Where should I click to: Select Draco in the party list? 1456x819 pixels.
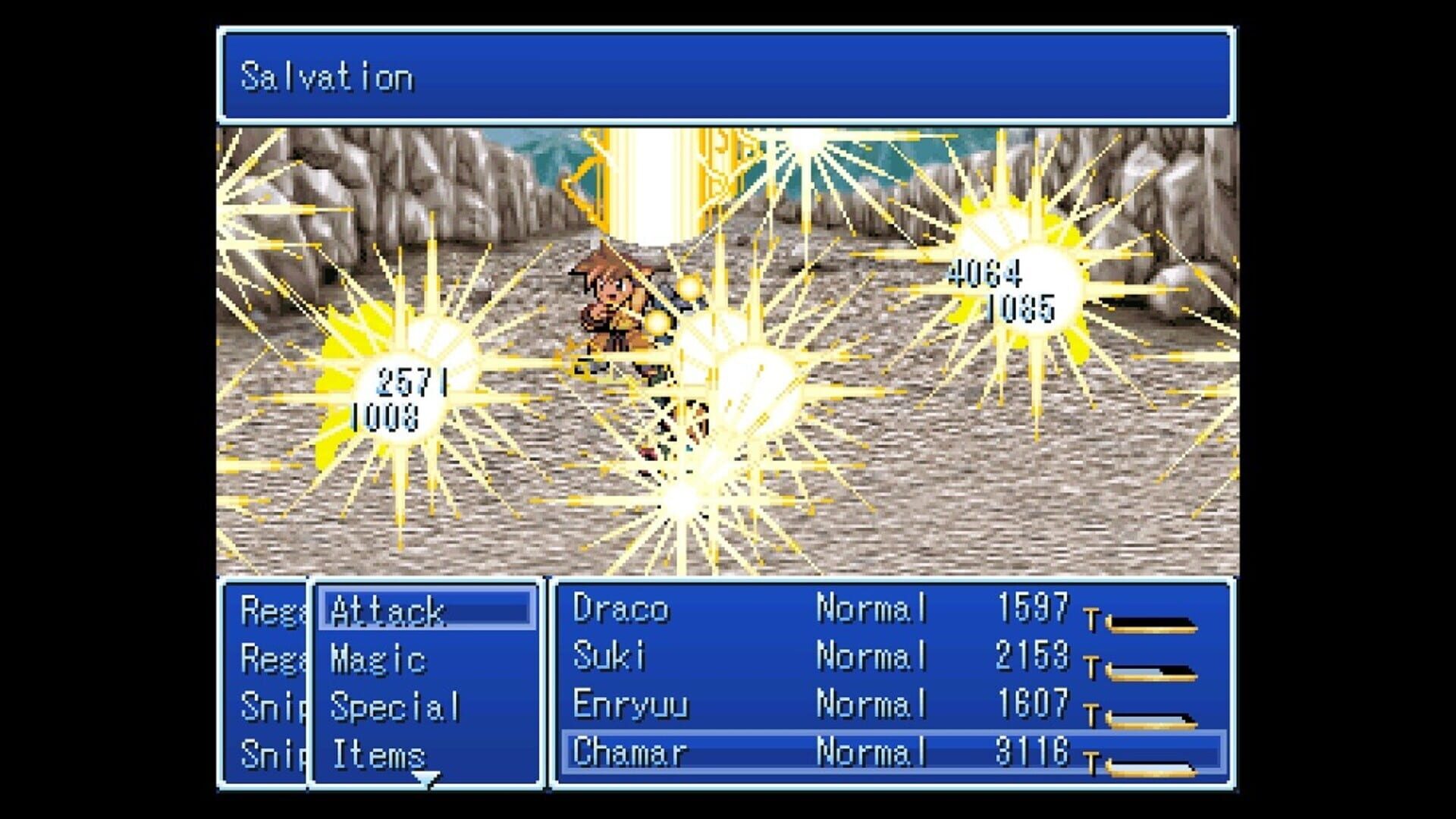[618, 610]
